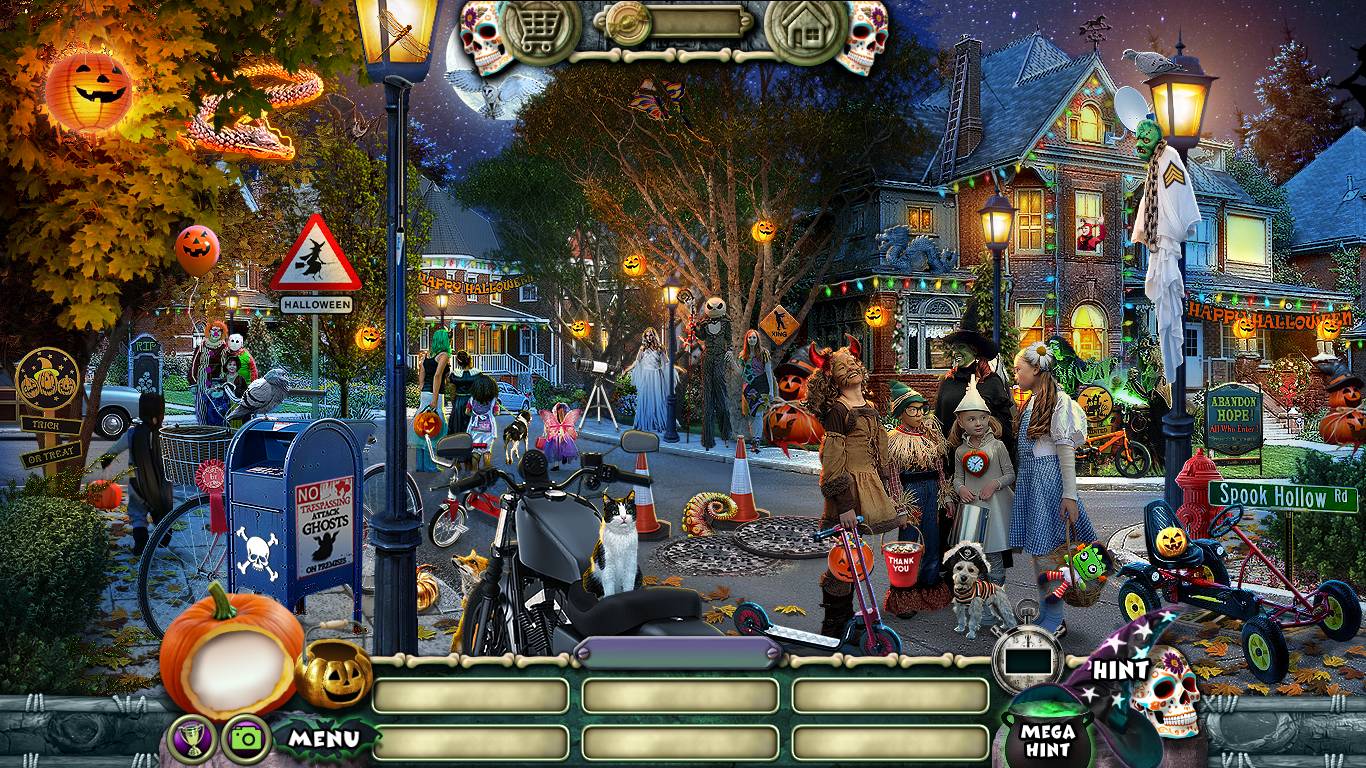This screenshot has height=768, width=1366.
Task: Activate the MEGA HINT cauldron
Action: click(x=1047, y=733)
